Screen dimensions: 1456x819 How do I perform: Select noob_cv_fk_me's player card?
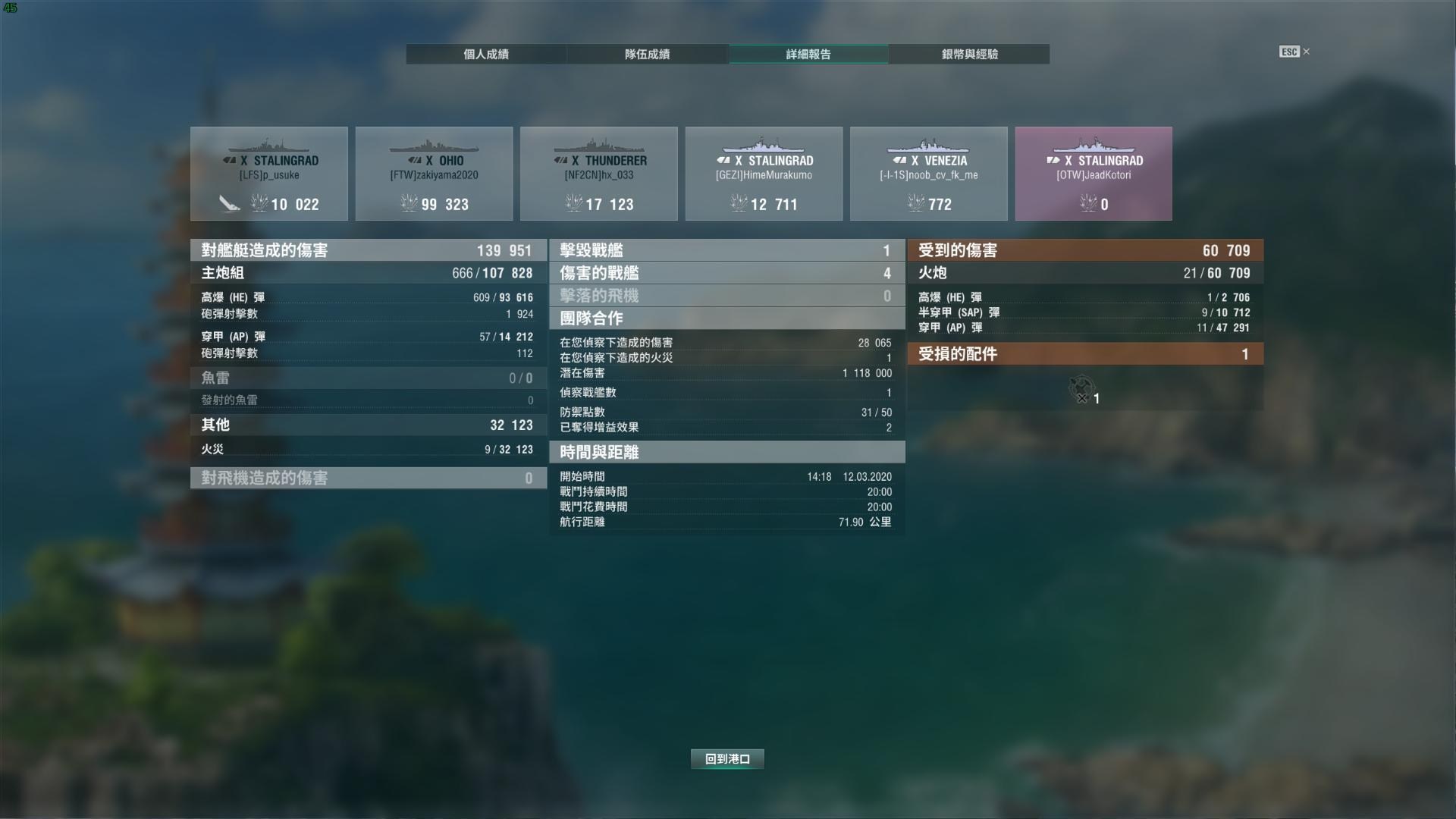(x=929, y=174)
